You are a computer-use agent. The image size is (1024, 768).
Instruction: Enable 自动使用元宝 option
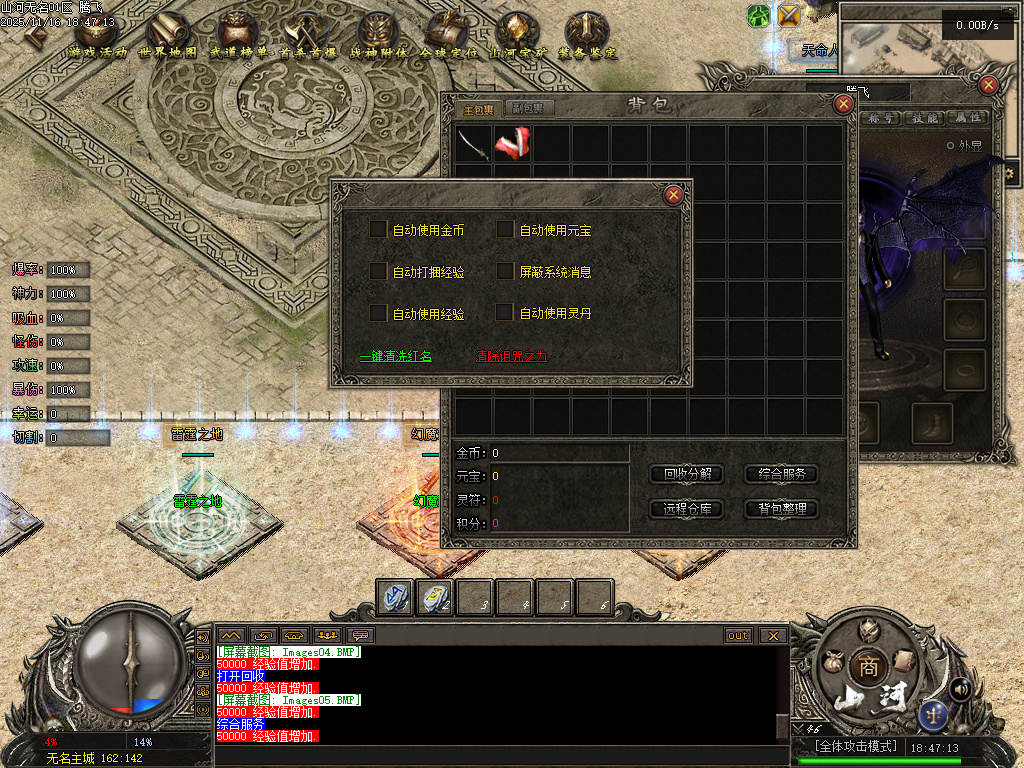(505, 230)
